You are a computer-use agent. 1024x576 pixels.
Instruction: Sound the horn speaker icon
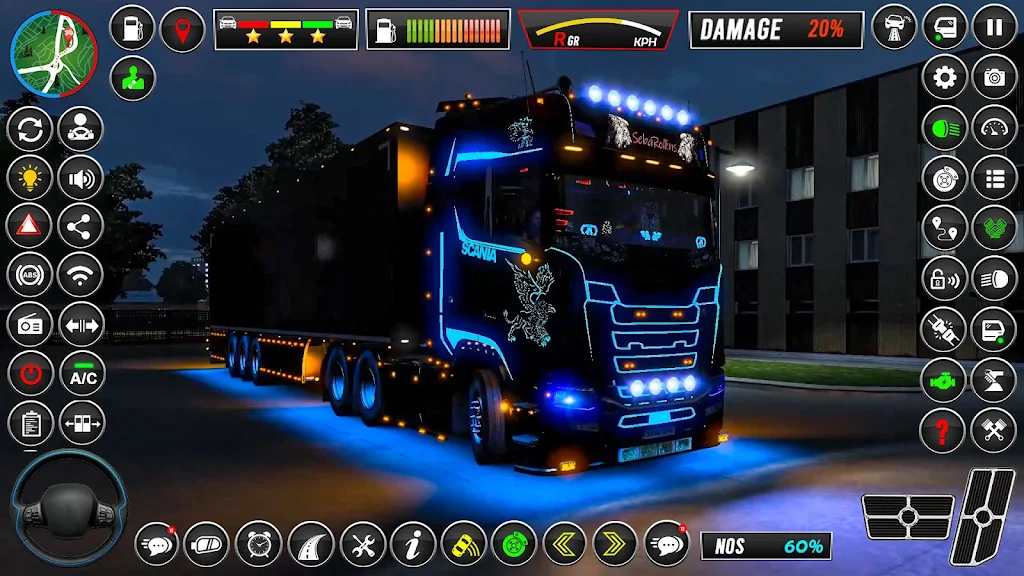81,177
